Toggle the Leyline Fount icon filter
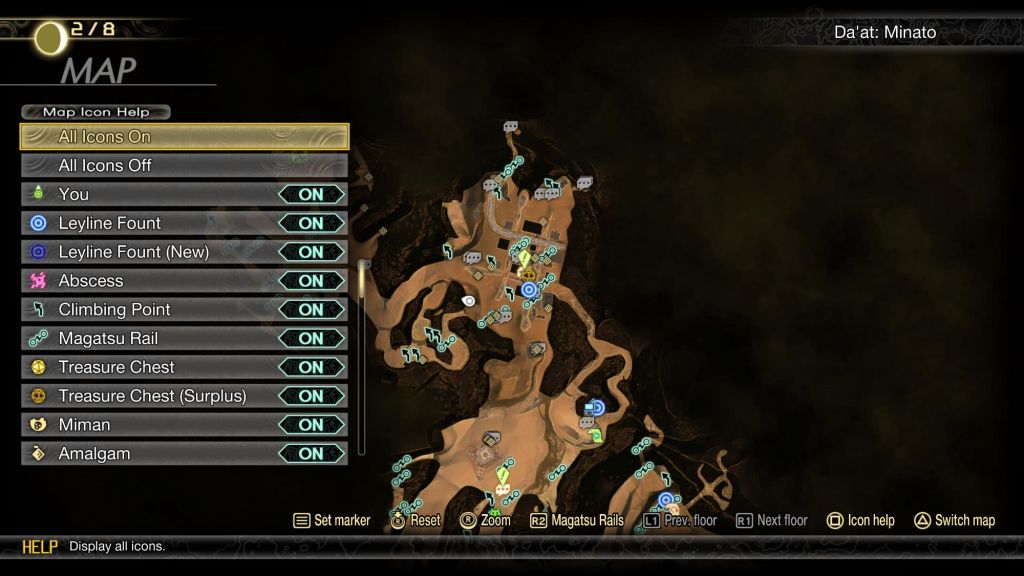 pyautogui.click(x=311, y=223)
